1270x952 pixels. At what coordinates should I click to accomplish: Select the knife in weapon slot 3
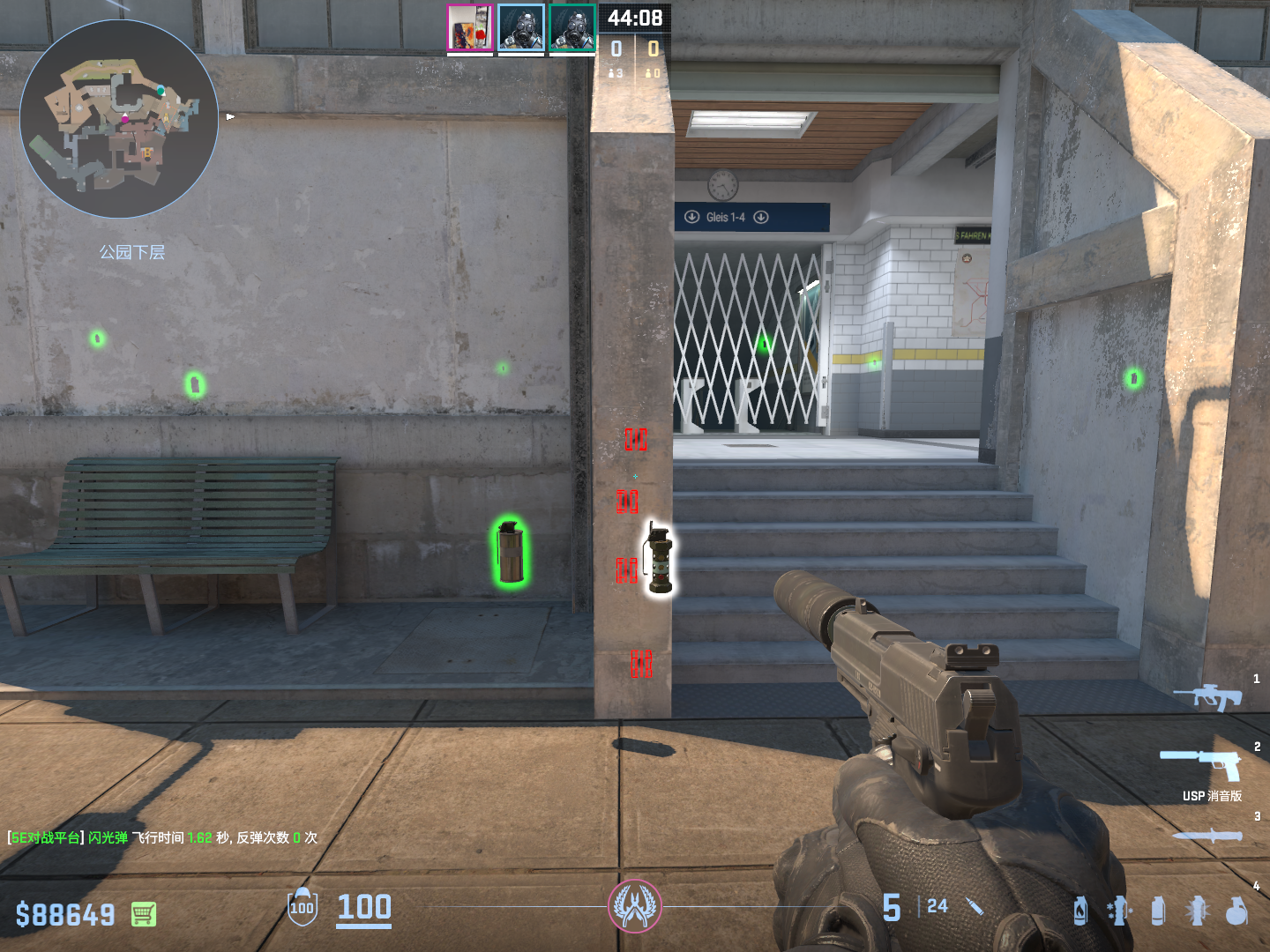[1206, 836]
